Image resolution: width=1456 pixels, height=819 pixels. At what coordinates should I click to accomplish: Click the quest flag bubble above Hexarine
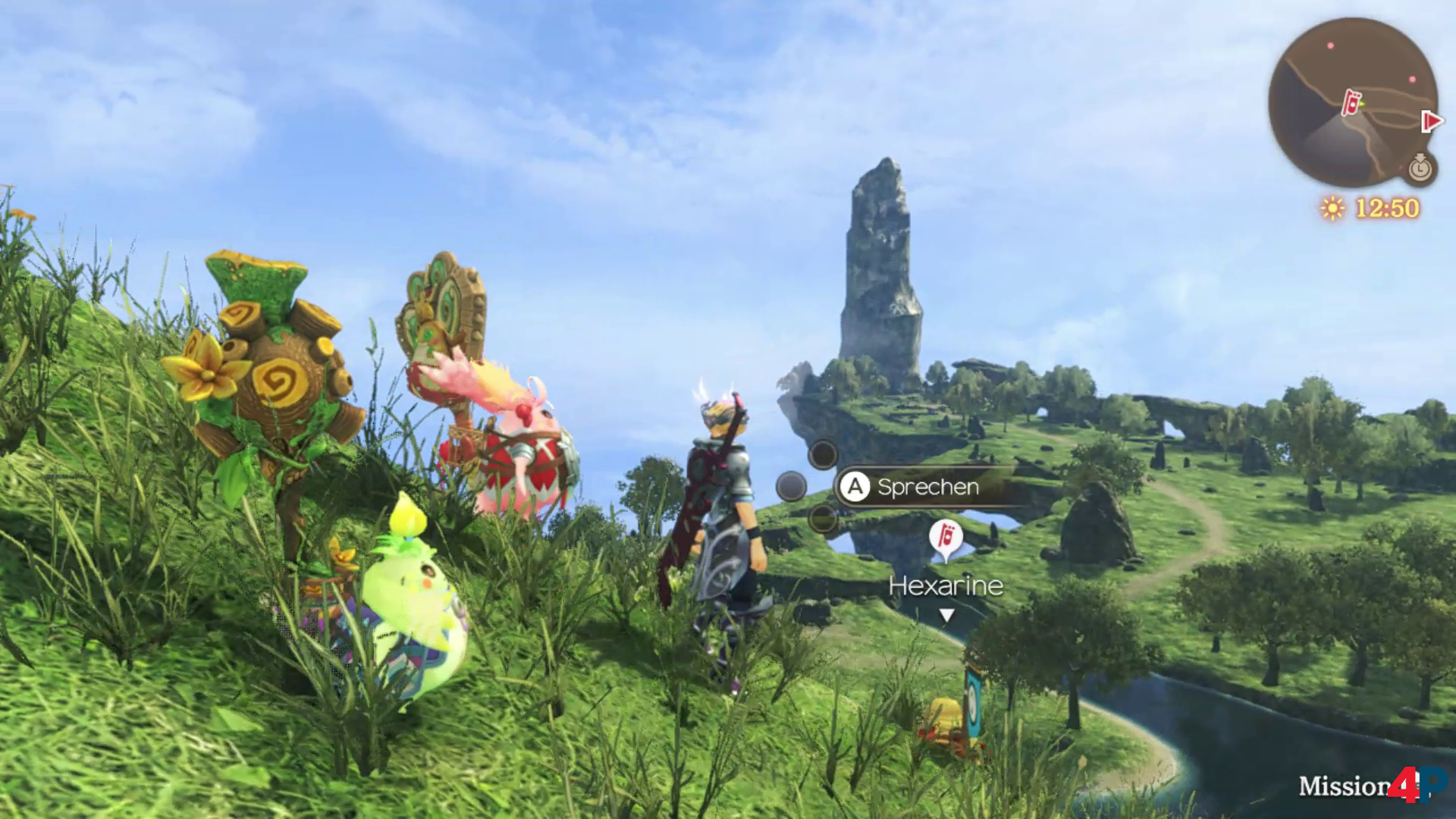pos(946,538)
